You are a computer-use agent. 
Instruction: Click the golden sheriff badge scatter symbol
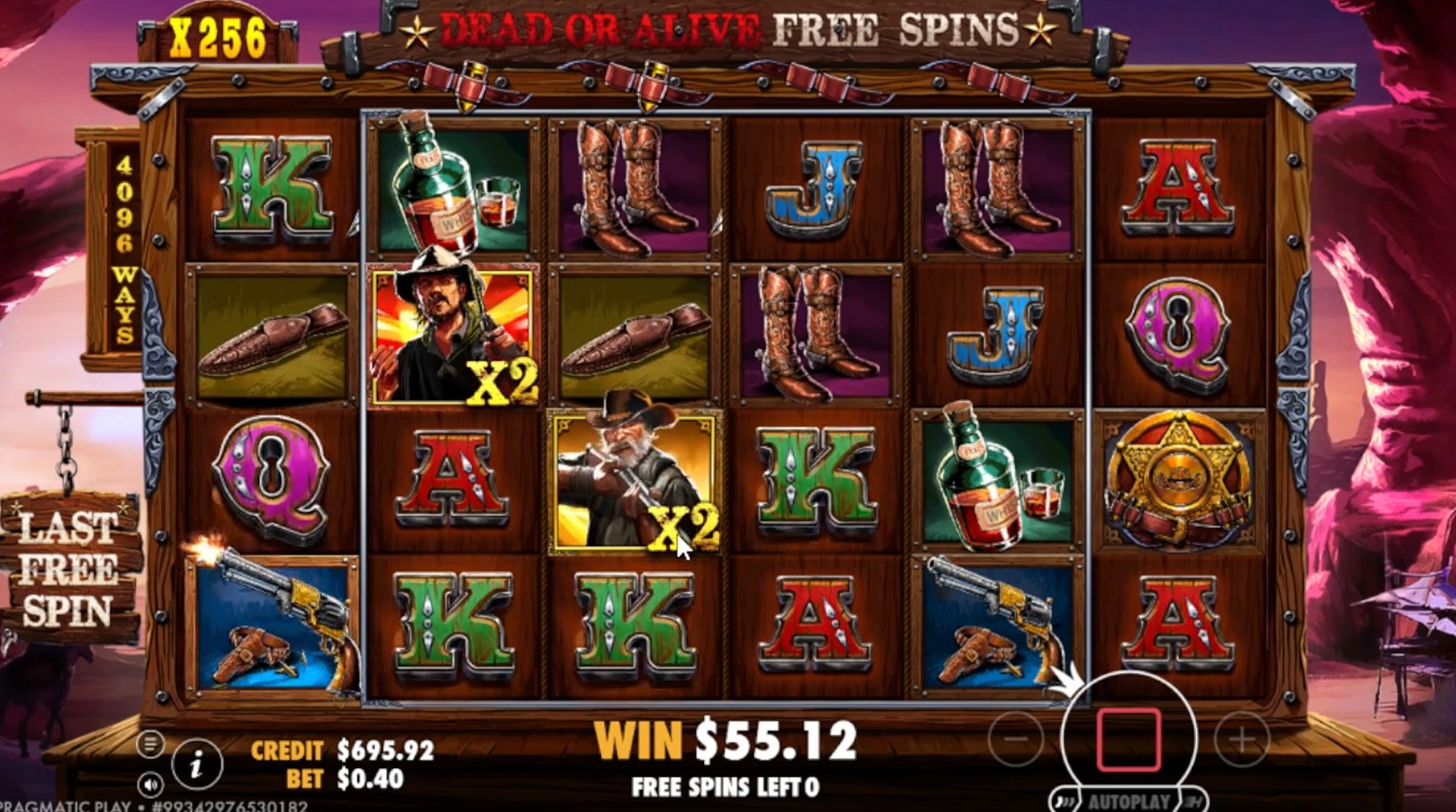coord(1180,478)
